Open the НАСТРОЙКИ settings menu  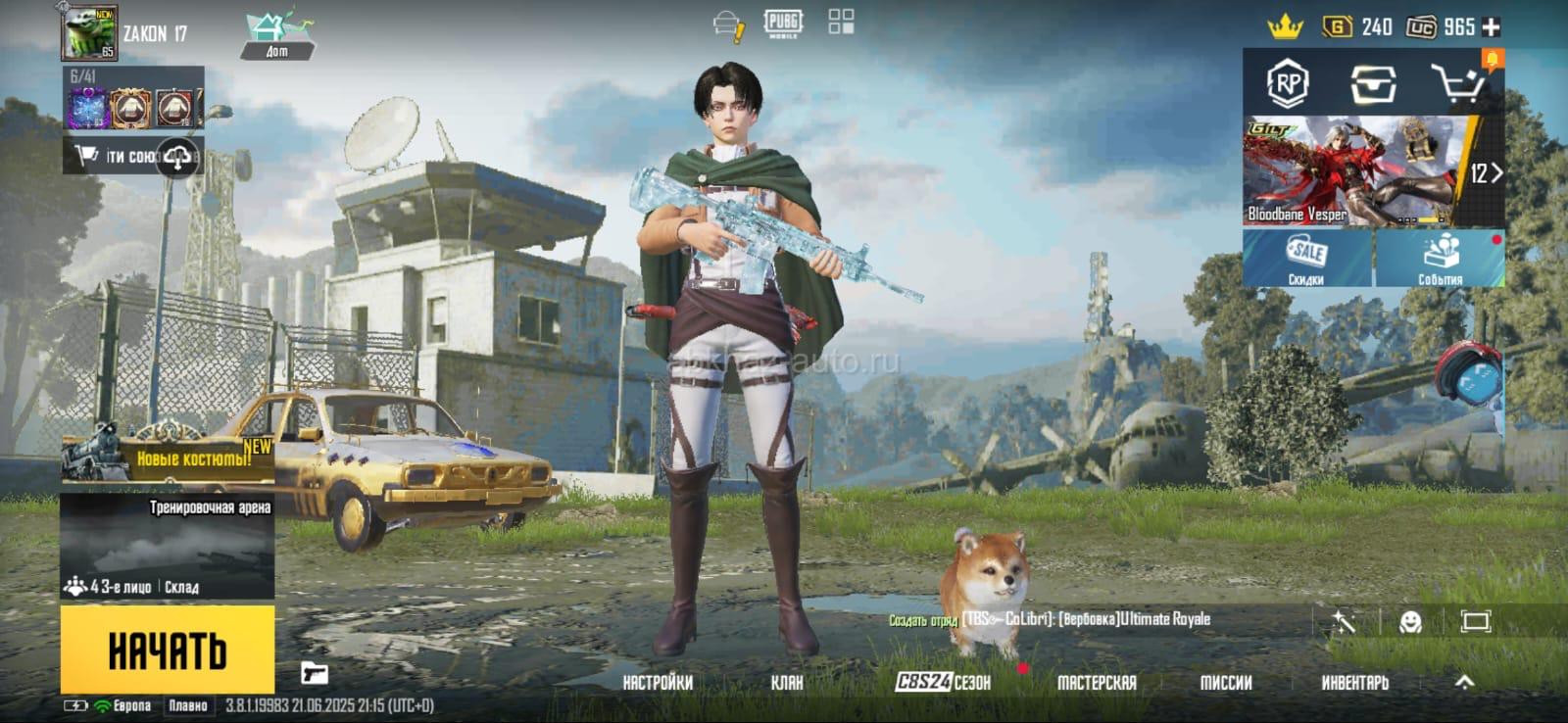(x=658, y=683)
